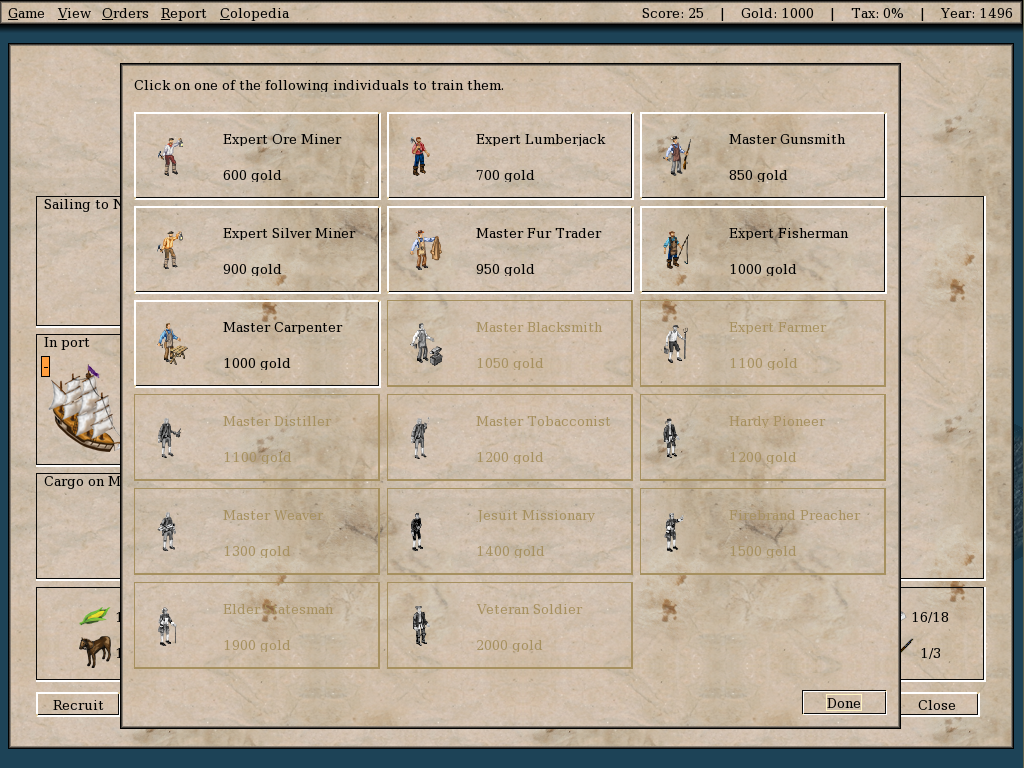
Task: Click the greyed-out Expert Farmer option
Action: point(763,344)
